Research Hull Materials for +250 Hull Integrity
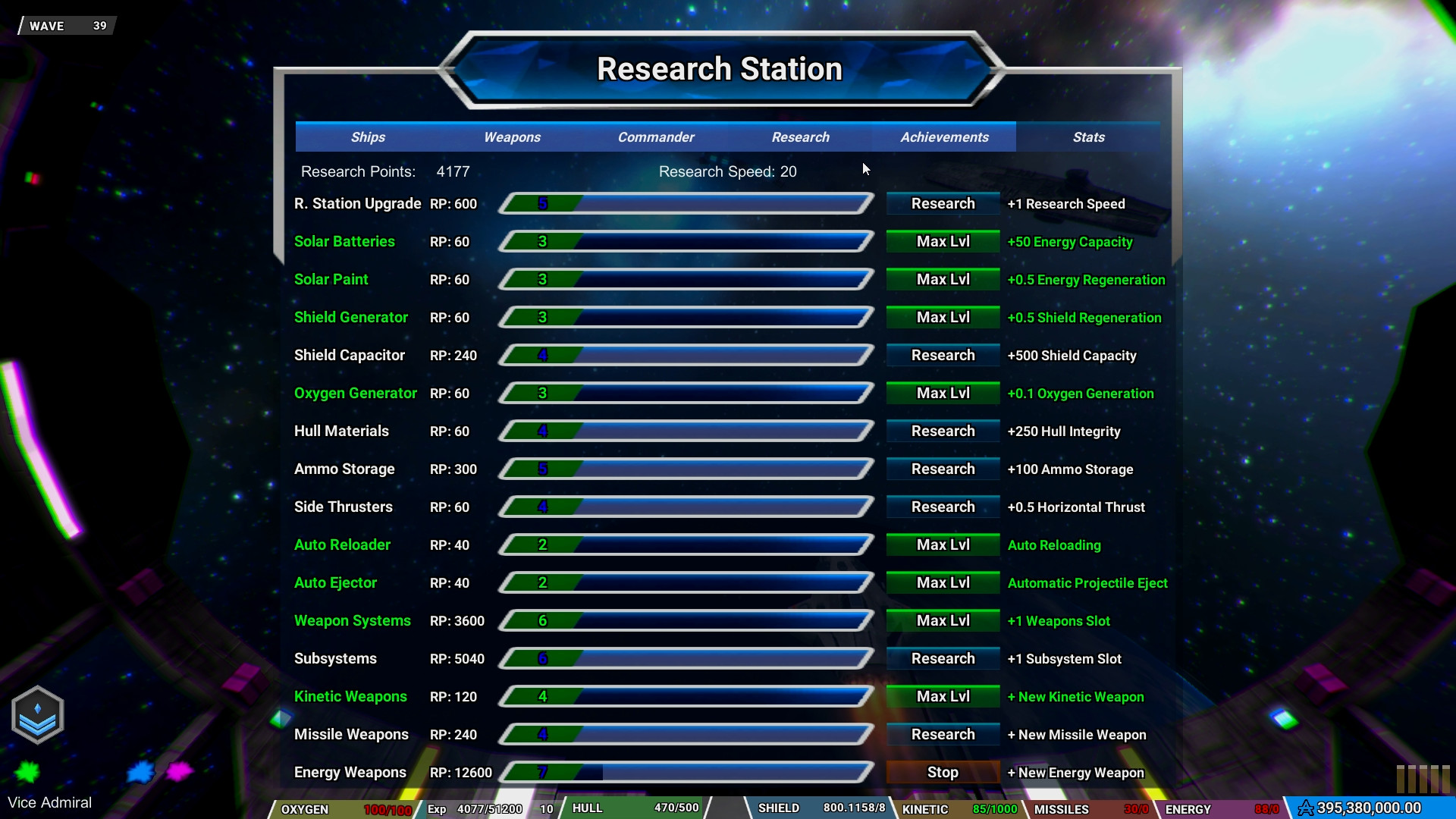1456x819 pixels. [942, 431]
